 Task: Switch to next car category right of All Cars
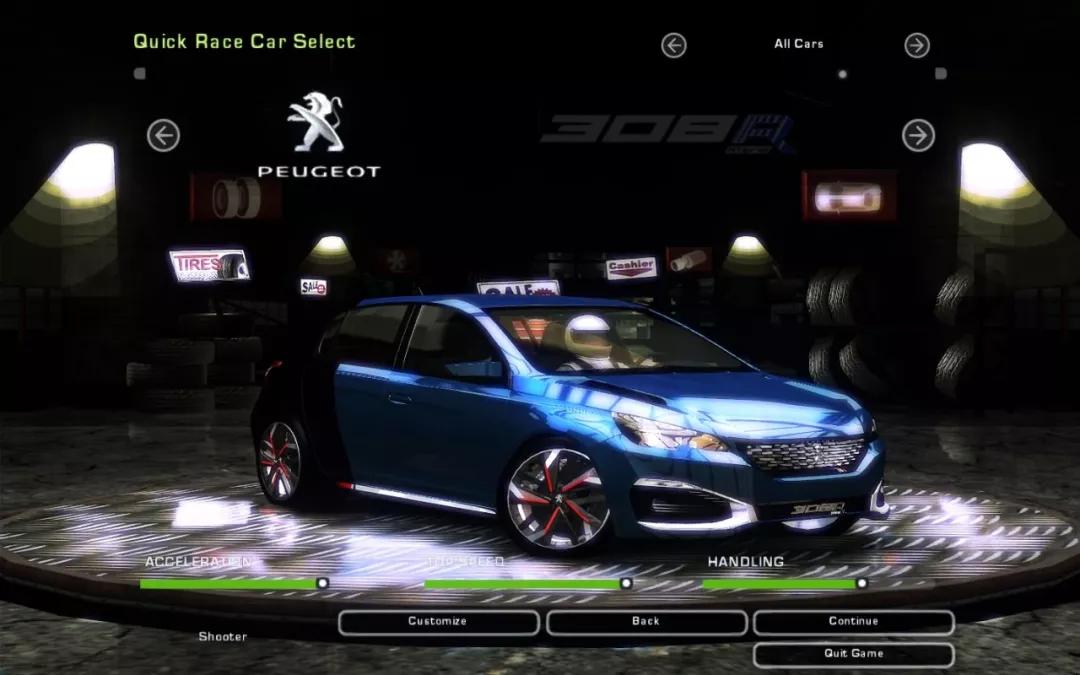click(x=917, y=45)
